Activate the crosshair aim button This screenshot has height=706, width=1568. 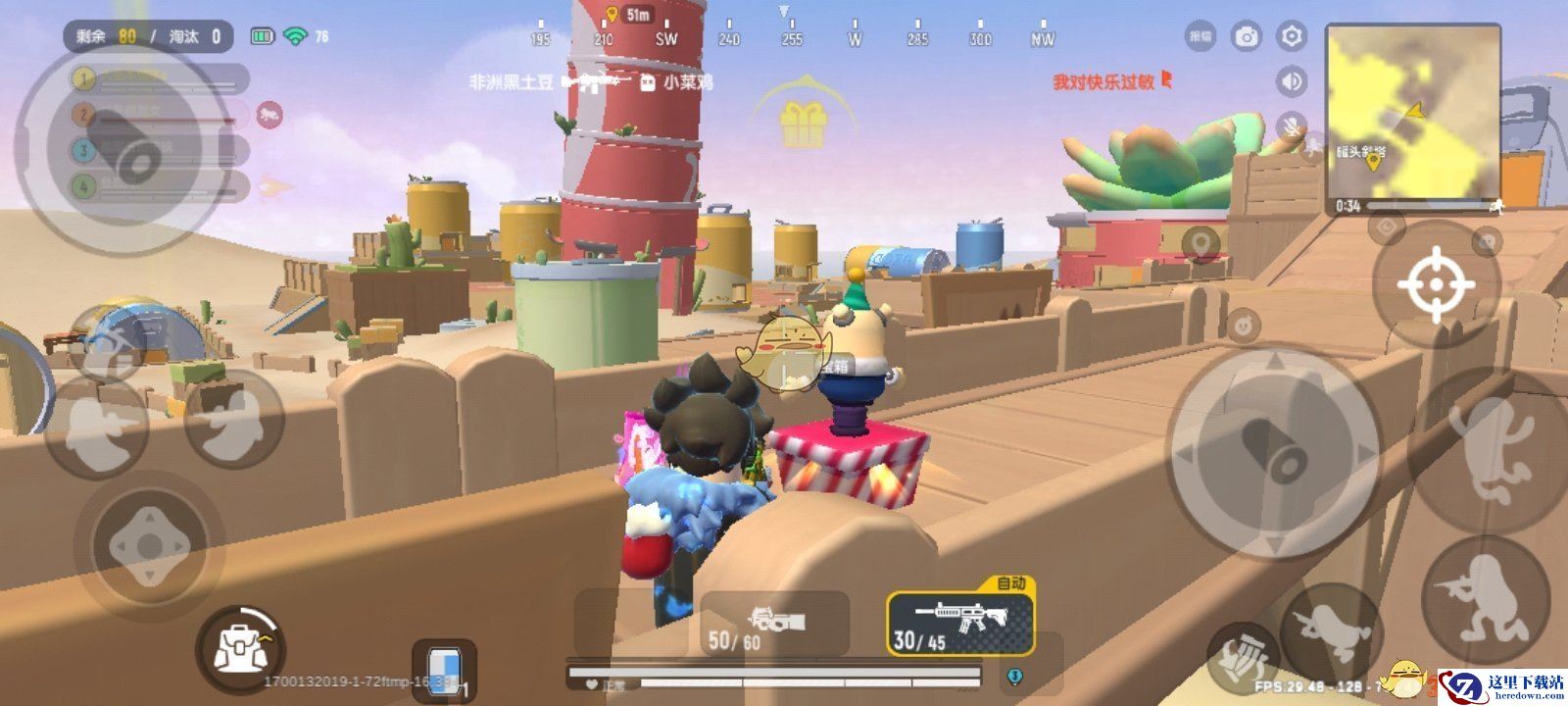tap(1435, 284)
